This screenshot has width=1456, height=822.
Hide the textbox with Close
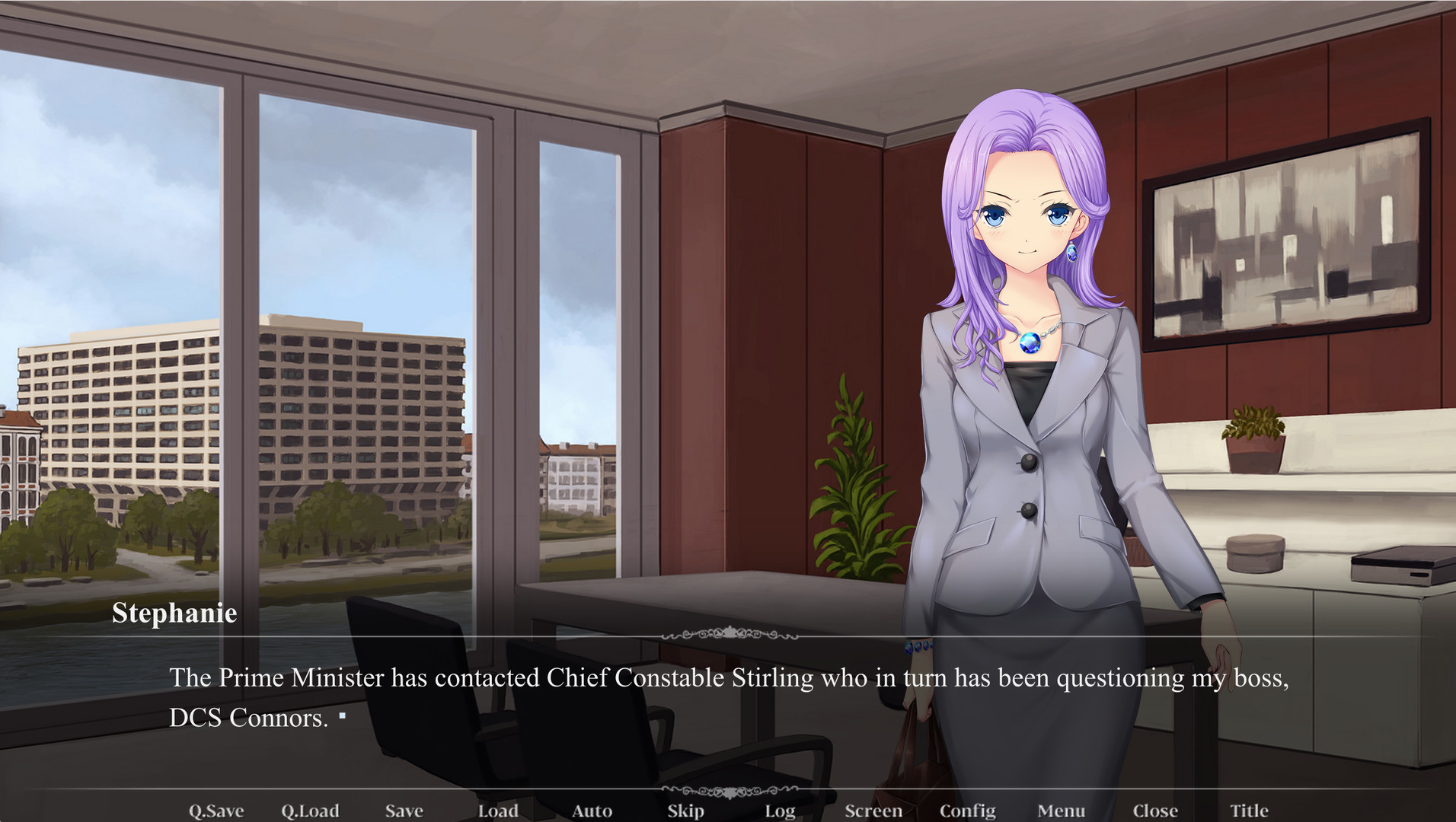click(x=1154, y=810)
